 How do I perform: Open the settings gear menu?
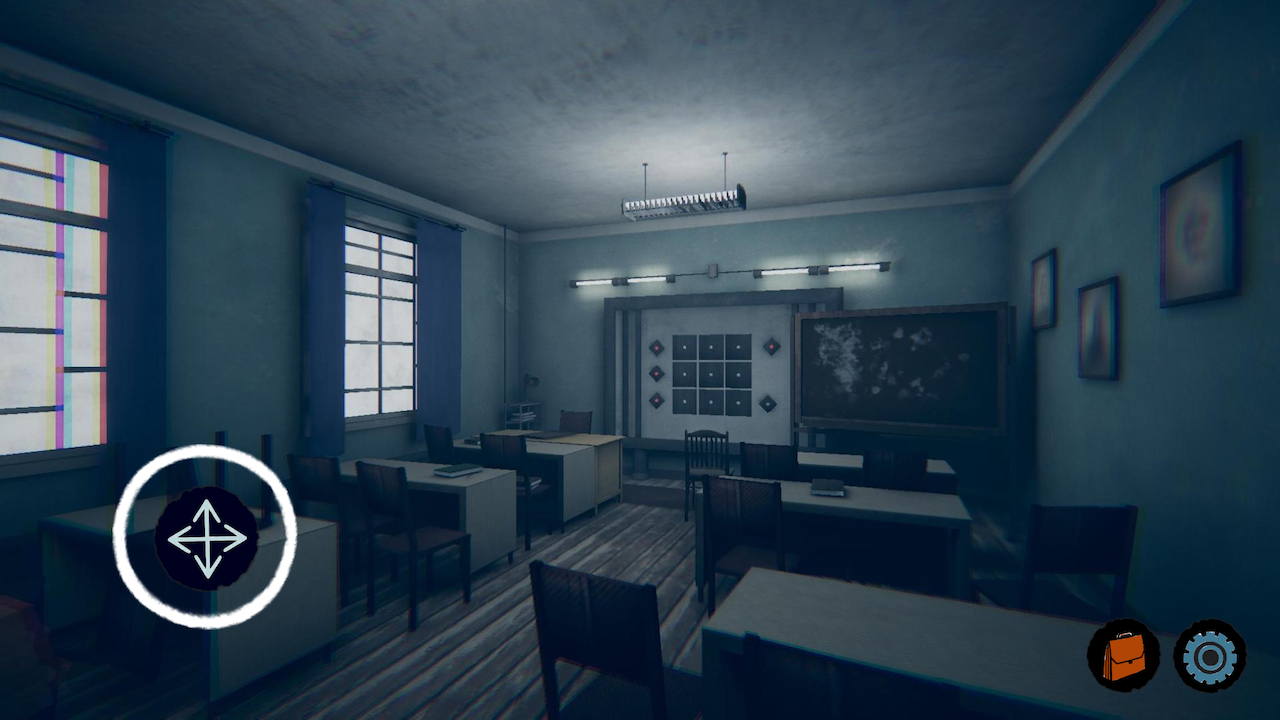click(x=1210, y=655)
